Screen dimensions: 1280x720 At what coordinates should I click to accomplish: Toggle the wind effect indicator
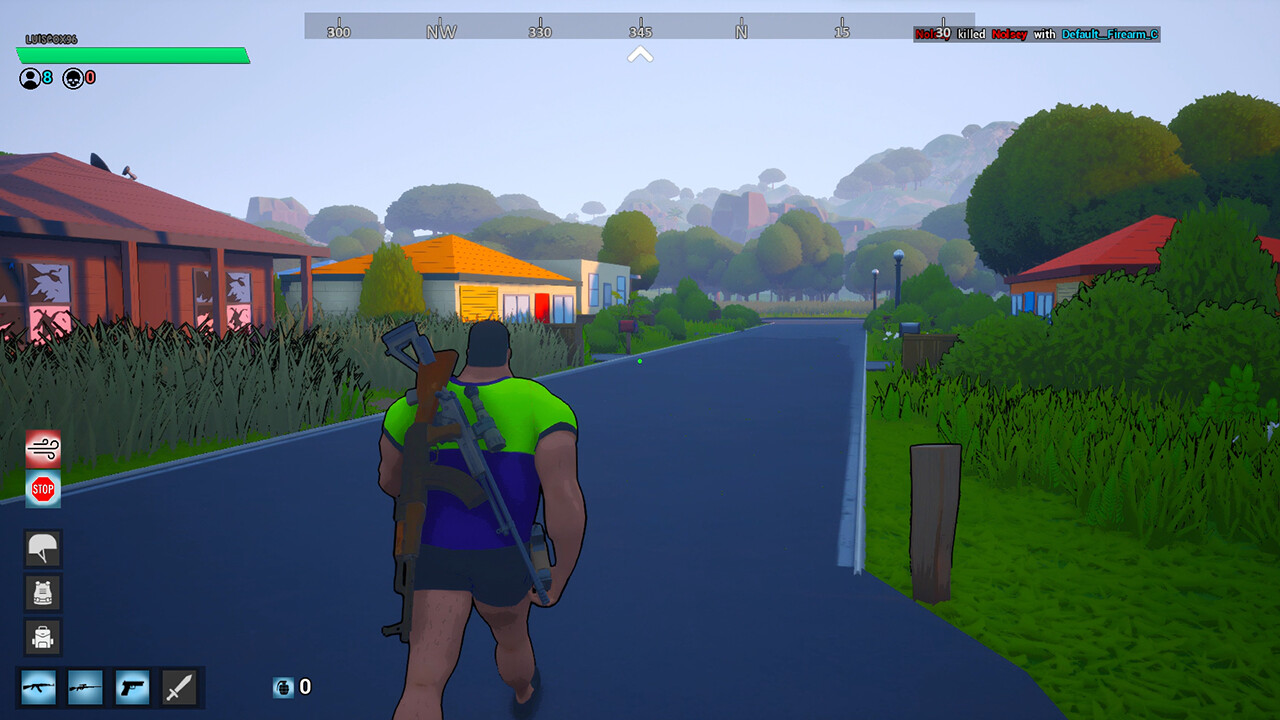point(42,447)
